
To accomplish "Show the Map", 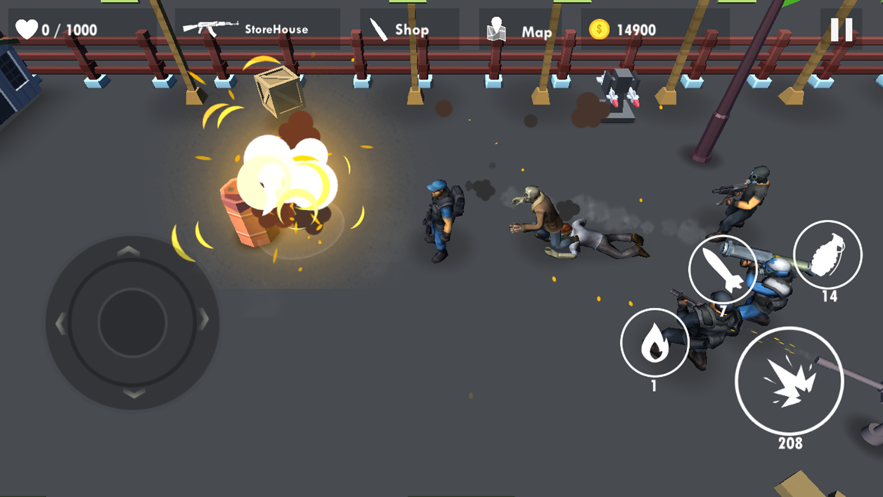I will [521, 31].
